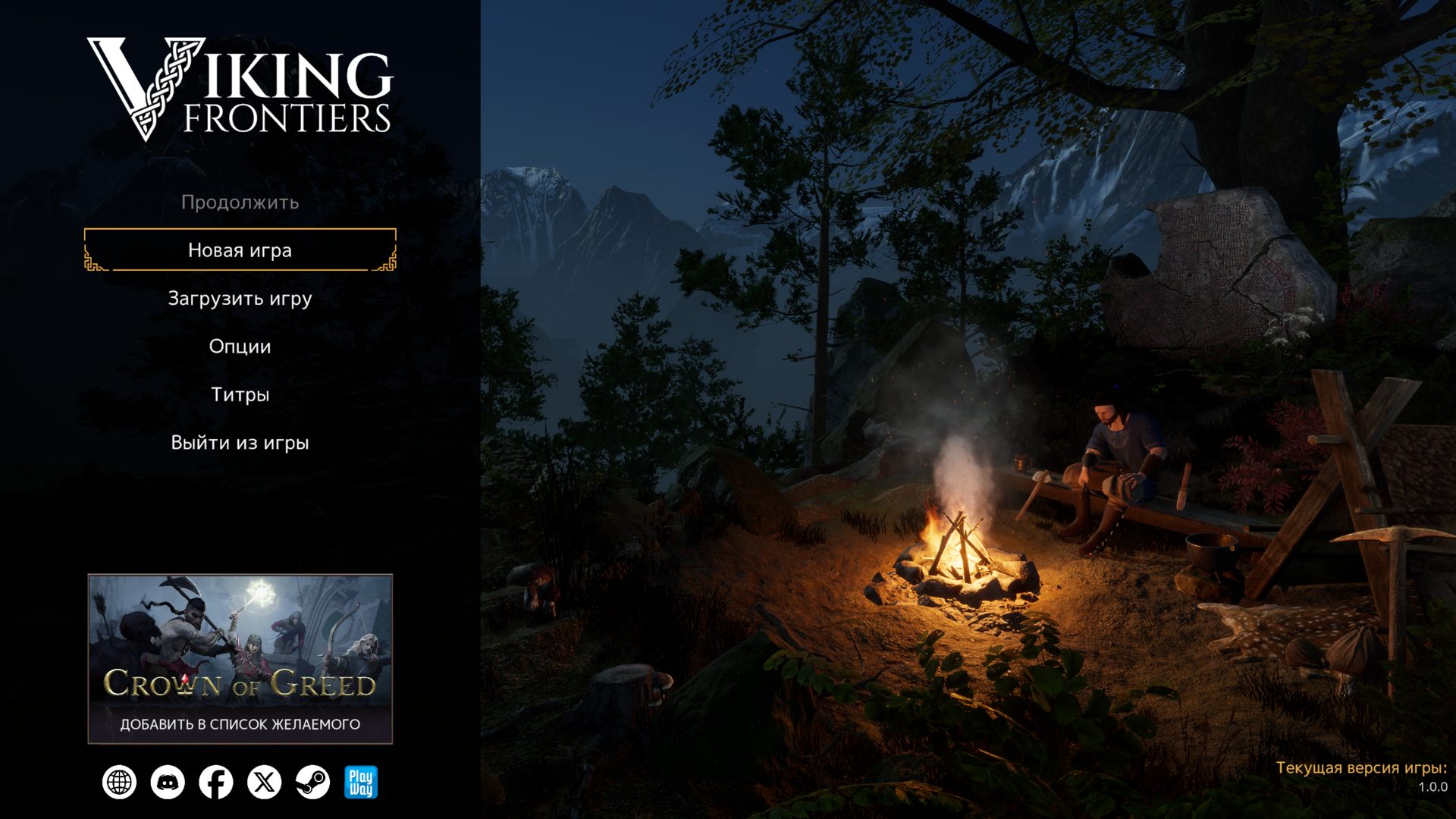Show the Титры credits
This screenshot has width=1456, height=819.
(240, 394)
